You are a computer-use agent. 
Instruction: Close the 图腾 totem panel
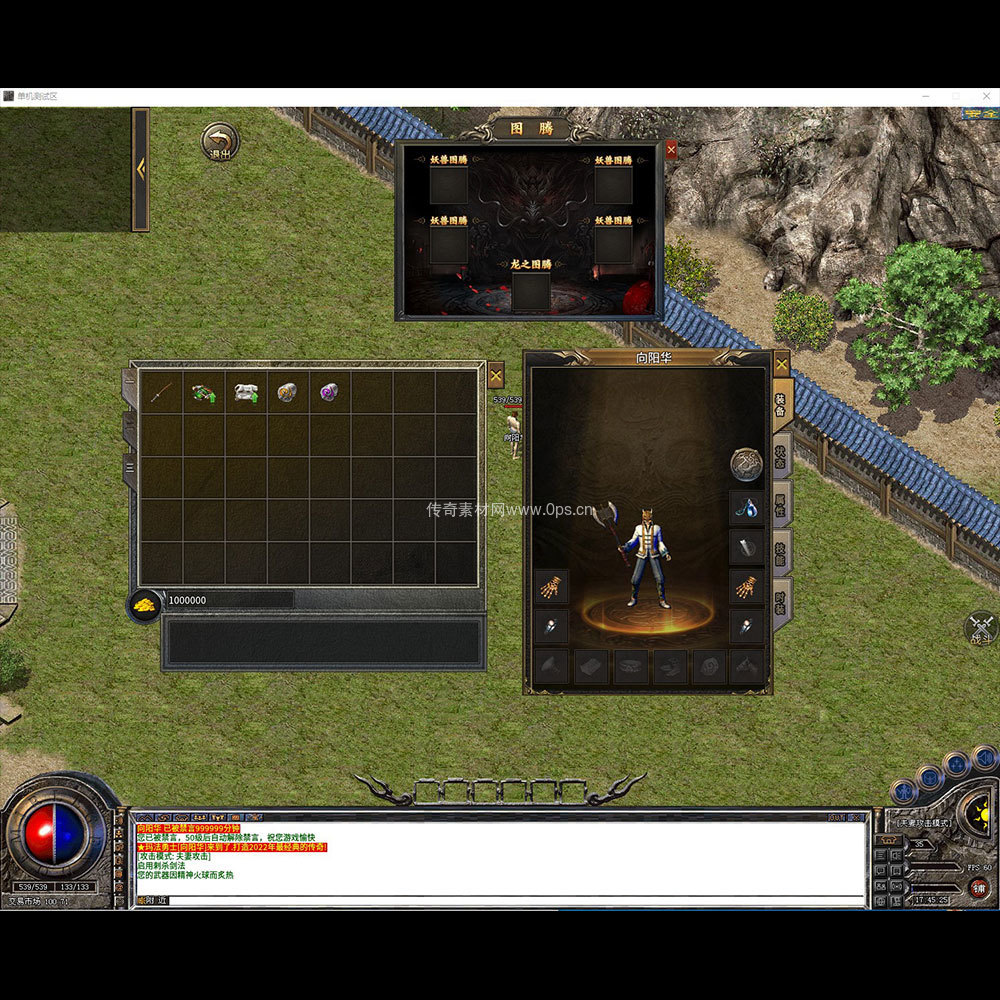click(671, 149)
